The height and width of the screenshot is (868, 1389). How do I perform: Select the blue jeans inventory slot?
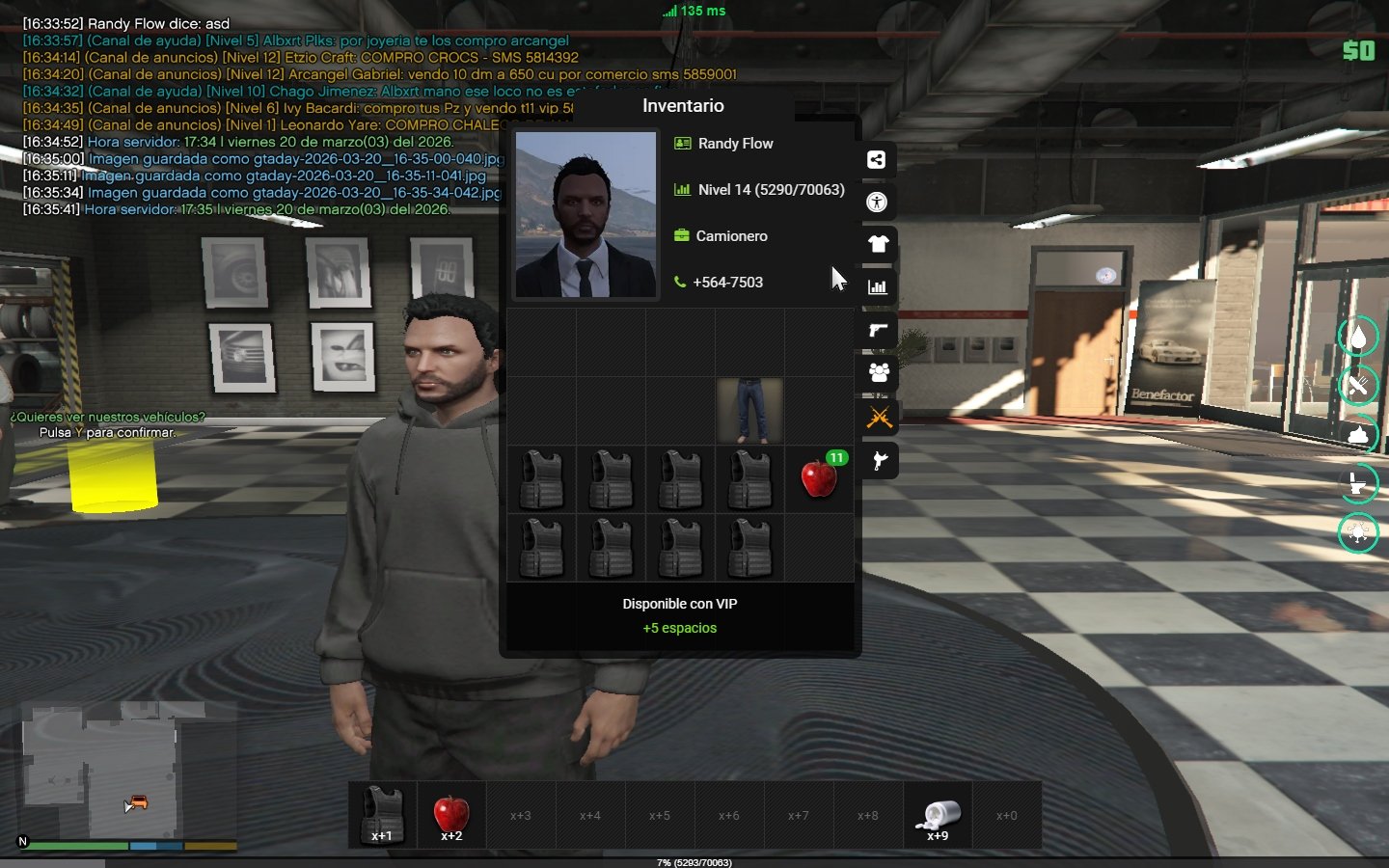point(749,411)
